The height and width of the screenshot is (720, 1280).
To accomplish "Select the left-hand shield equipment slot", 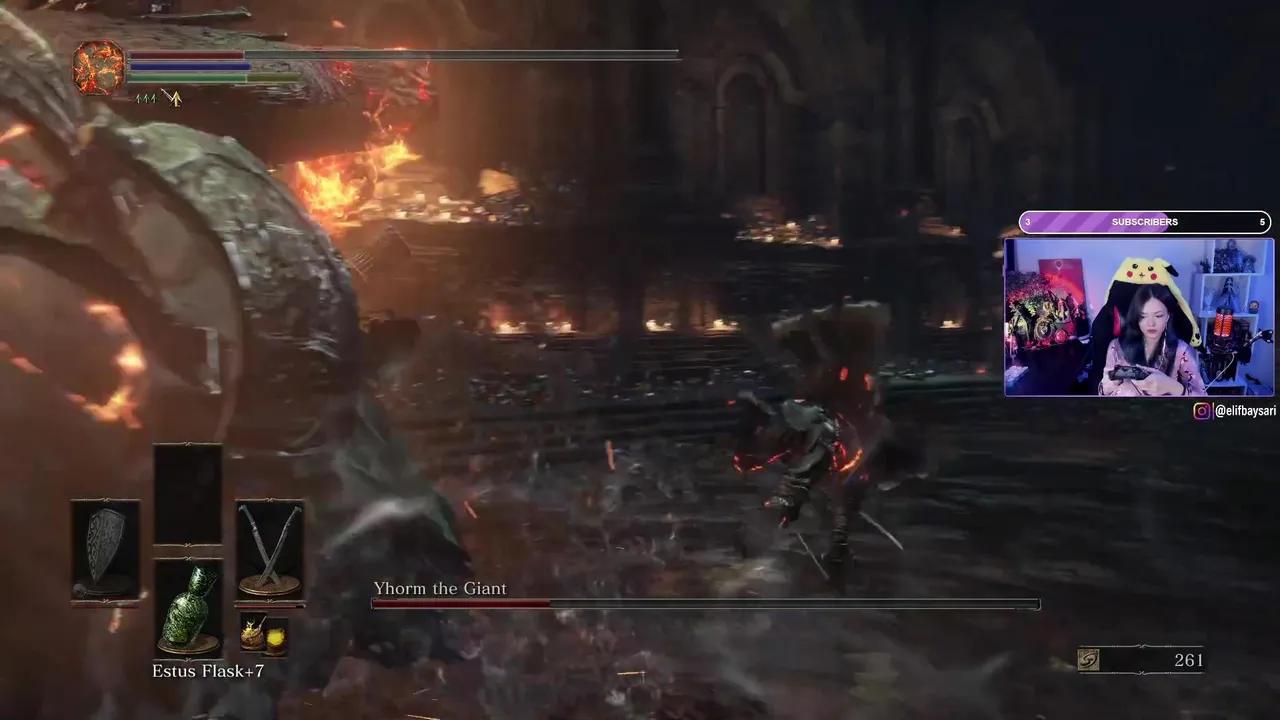I will click(x=105, y=548).
